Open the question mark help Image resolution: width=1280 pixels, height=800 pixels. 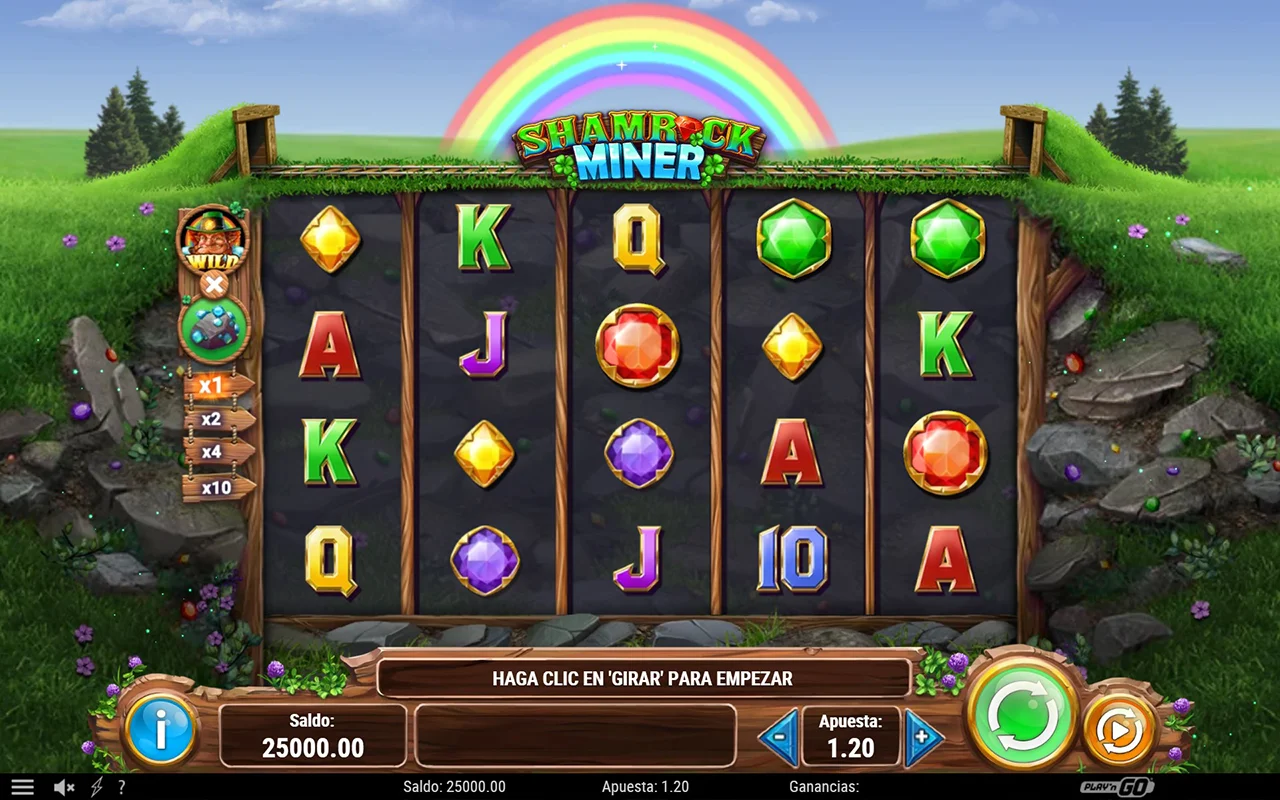[121, 787]
